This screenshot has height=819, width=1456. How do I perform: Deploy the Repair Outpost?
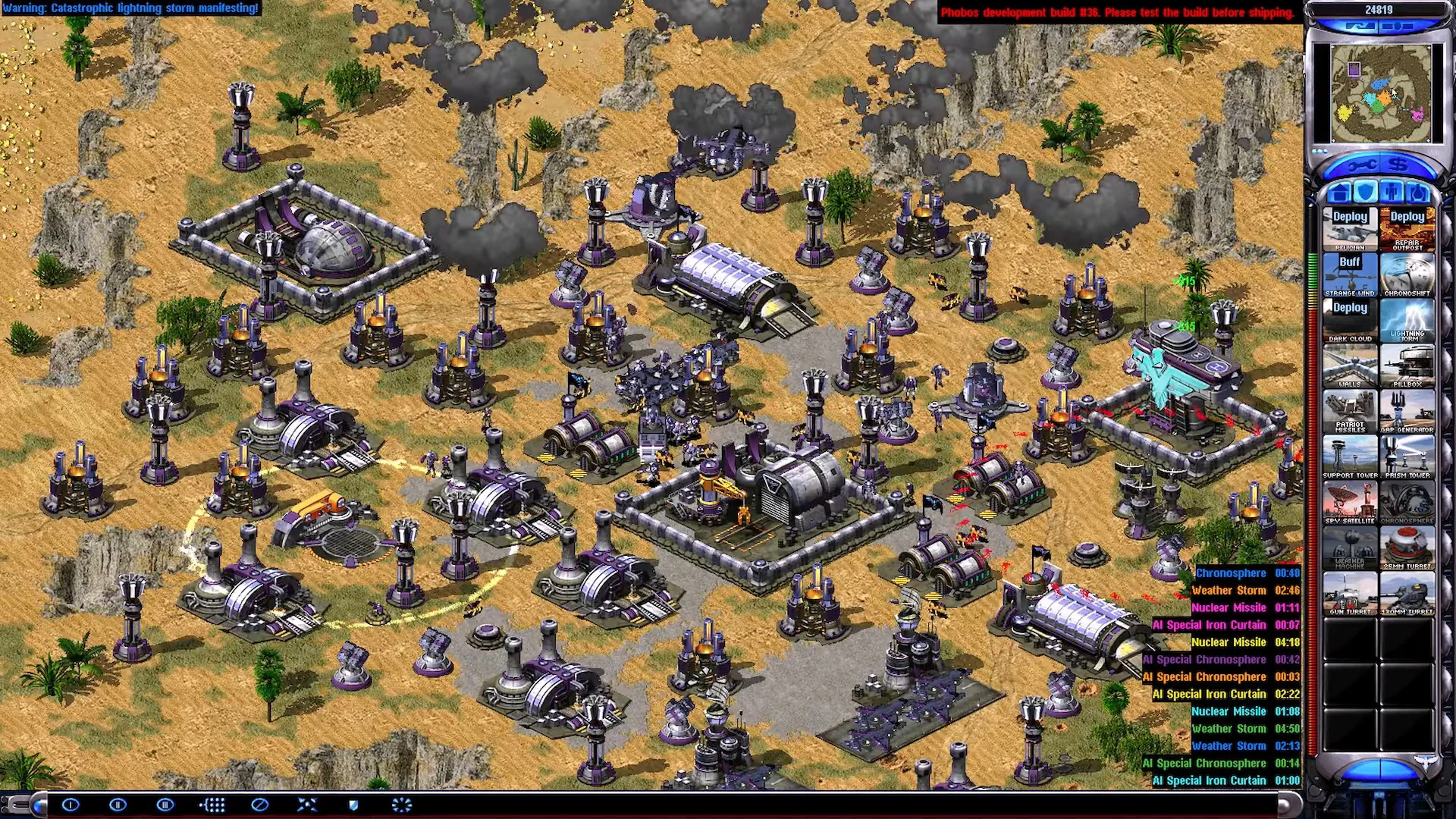(x=1407, y=228)
